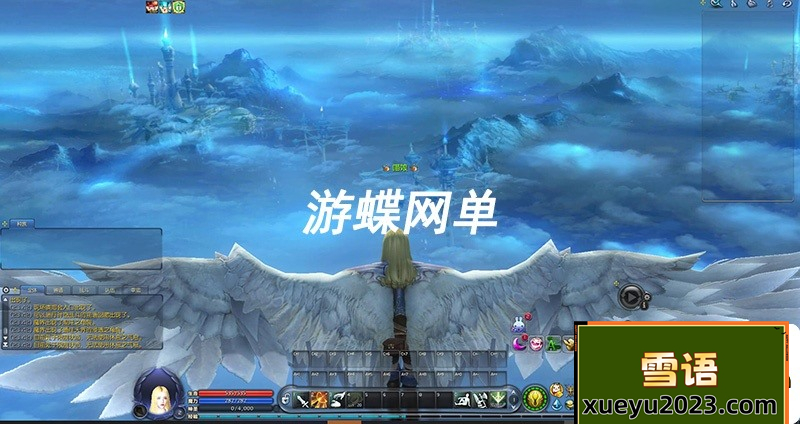800x424 pixels.
Task: Select the sword attack skill slot
Action: [x=302, y=400]
